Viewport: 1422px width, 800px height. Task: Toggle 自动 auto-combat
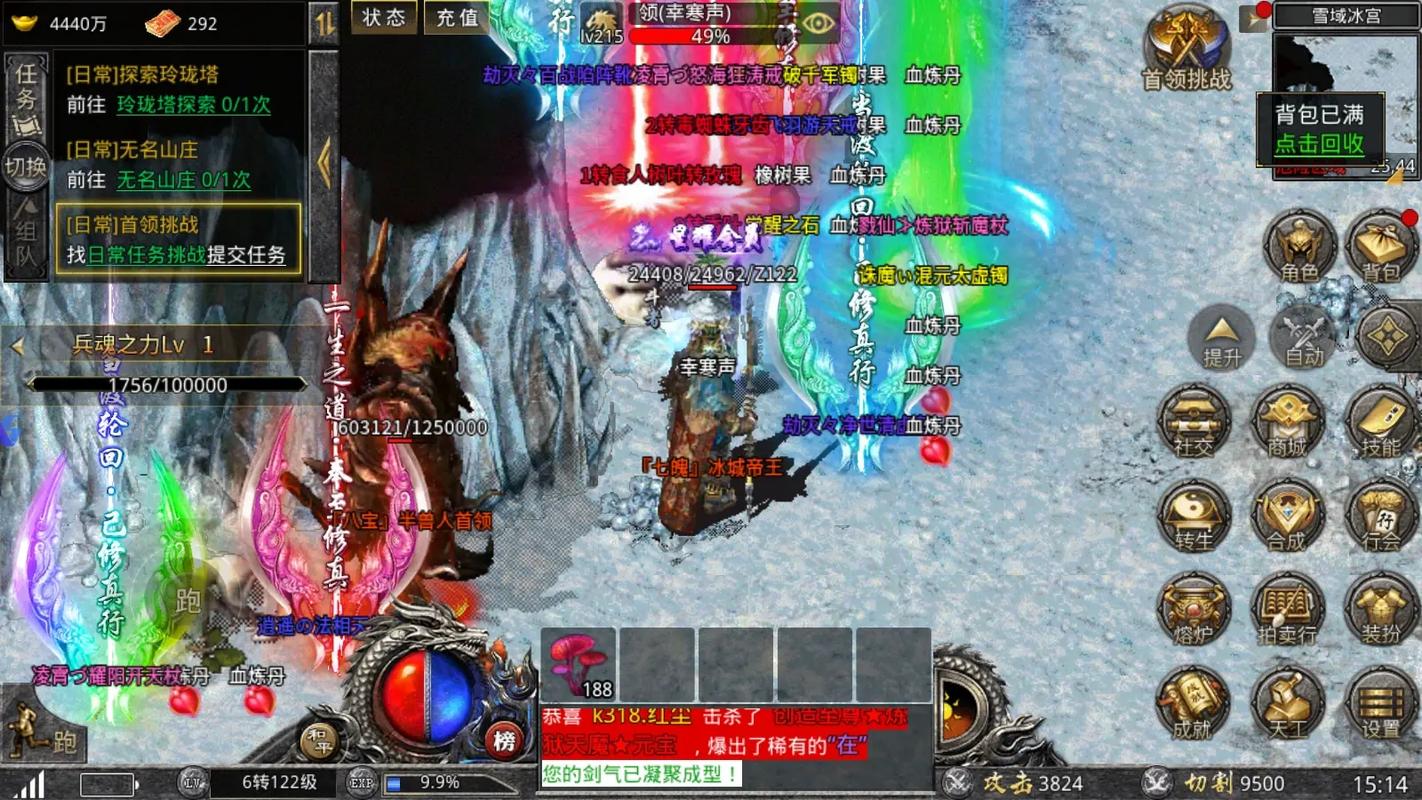point(1304,338)
